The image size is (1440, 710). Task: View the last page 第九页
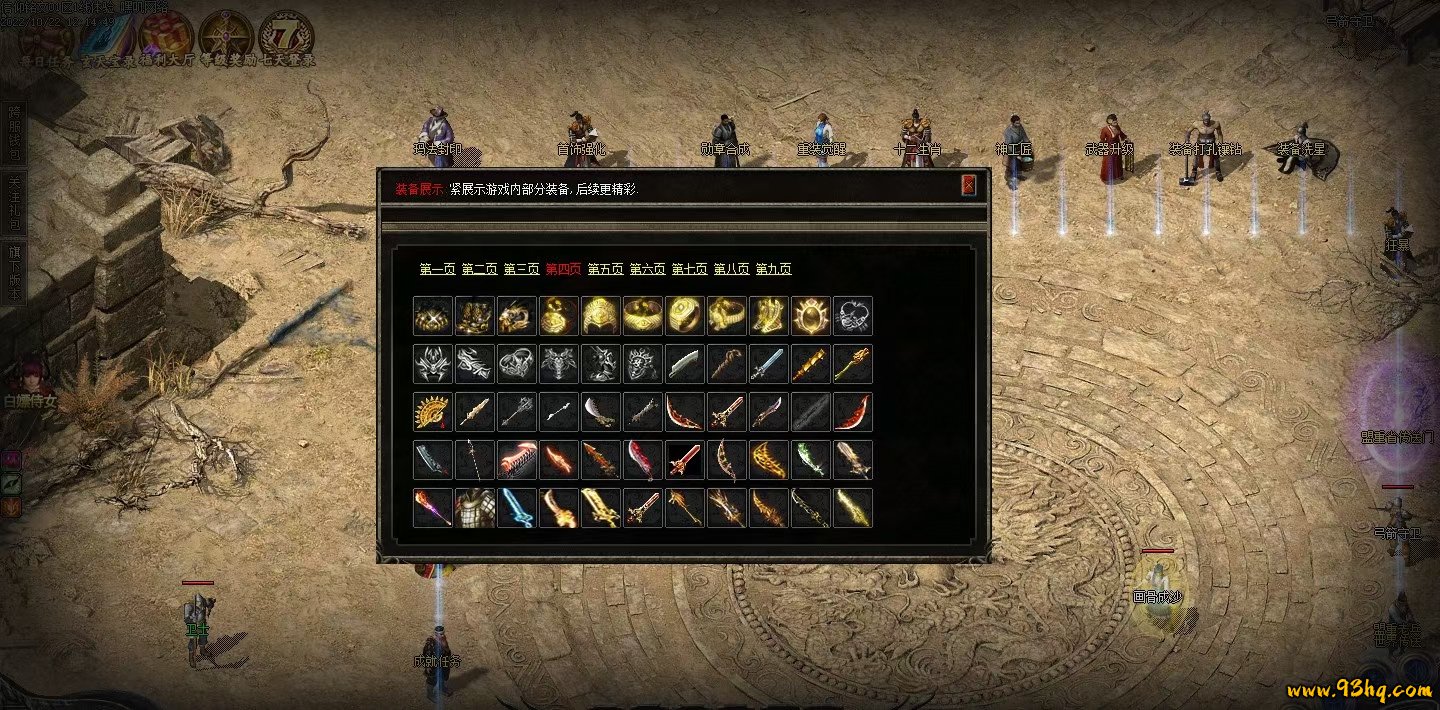coord(773,269)
